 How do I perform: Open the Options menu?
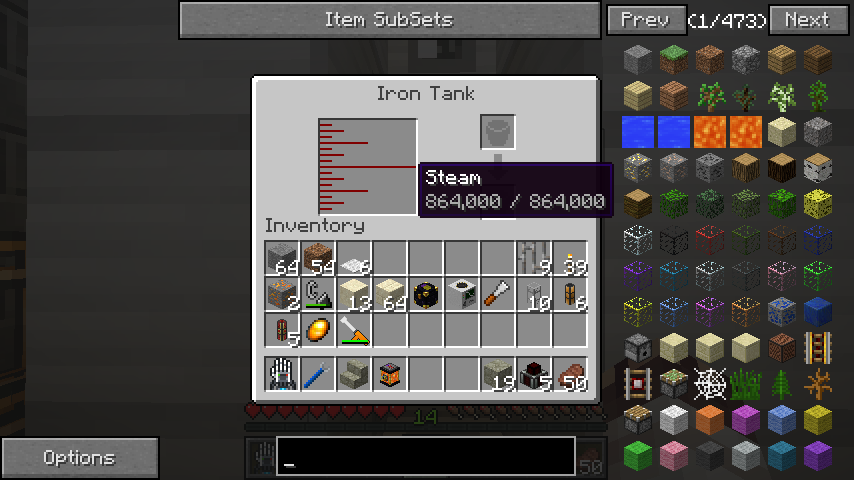[79, 458]
